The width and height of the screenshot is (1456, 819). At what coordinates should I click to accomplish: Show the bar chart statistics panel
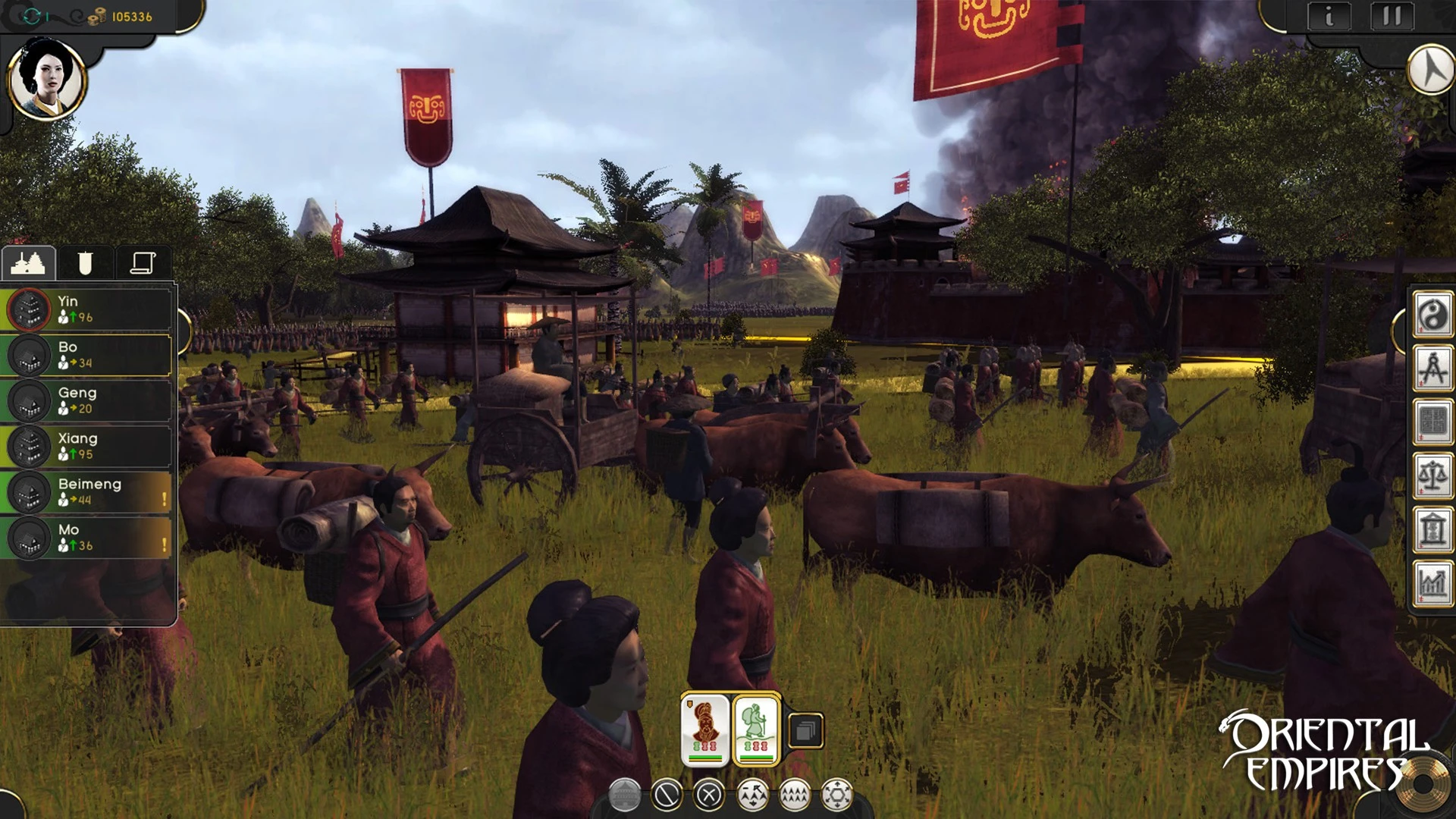[x=1432, y=583]
